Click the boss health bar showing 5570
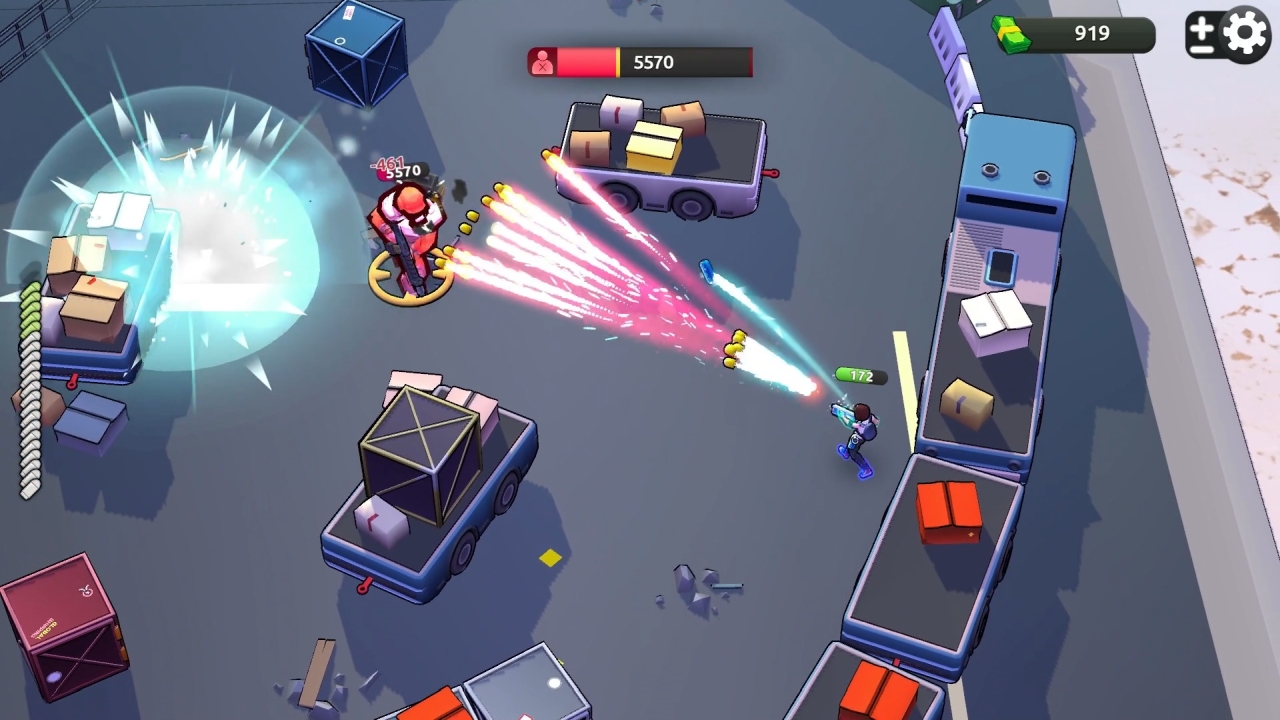This screenshot has width=1280, height=720. point(640,61)
